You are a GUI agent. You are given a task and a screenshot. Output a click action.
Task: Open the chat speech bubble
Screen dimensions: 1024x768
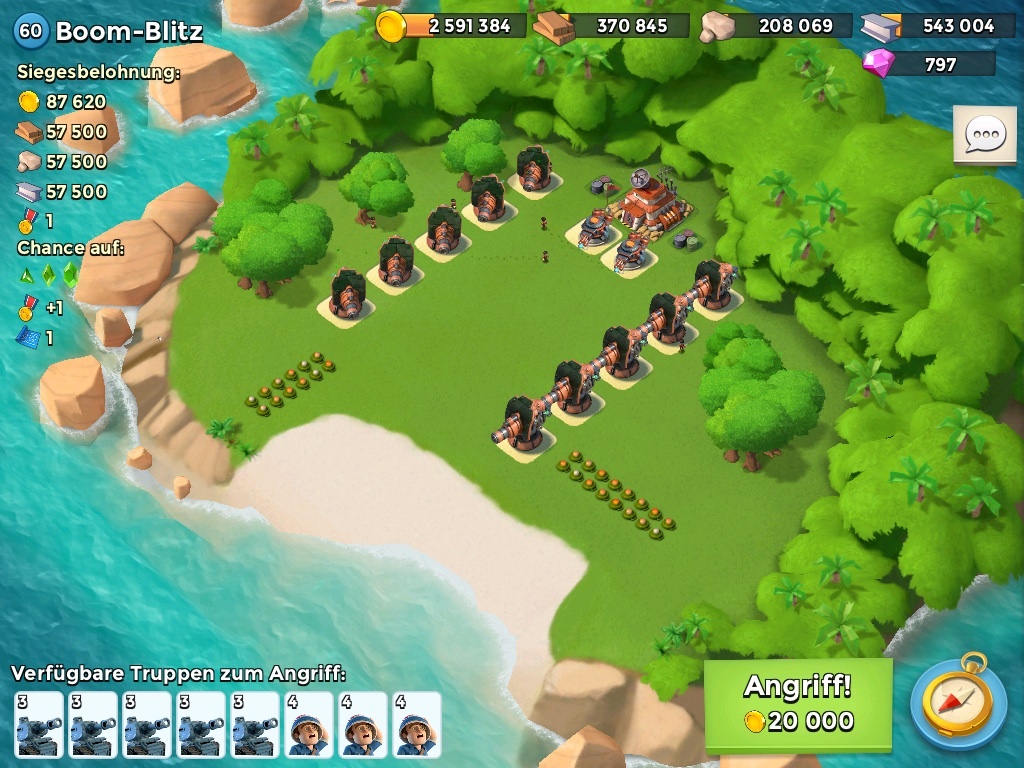(984, 134)
